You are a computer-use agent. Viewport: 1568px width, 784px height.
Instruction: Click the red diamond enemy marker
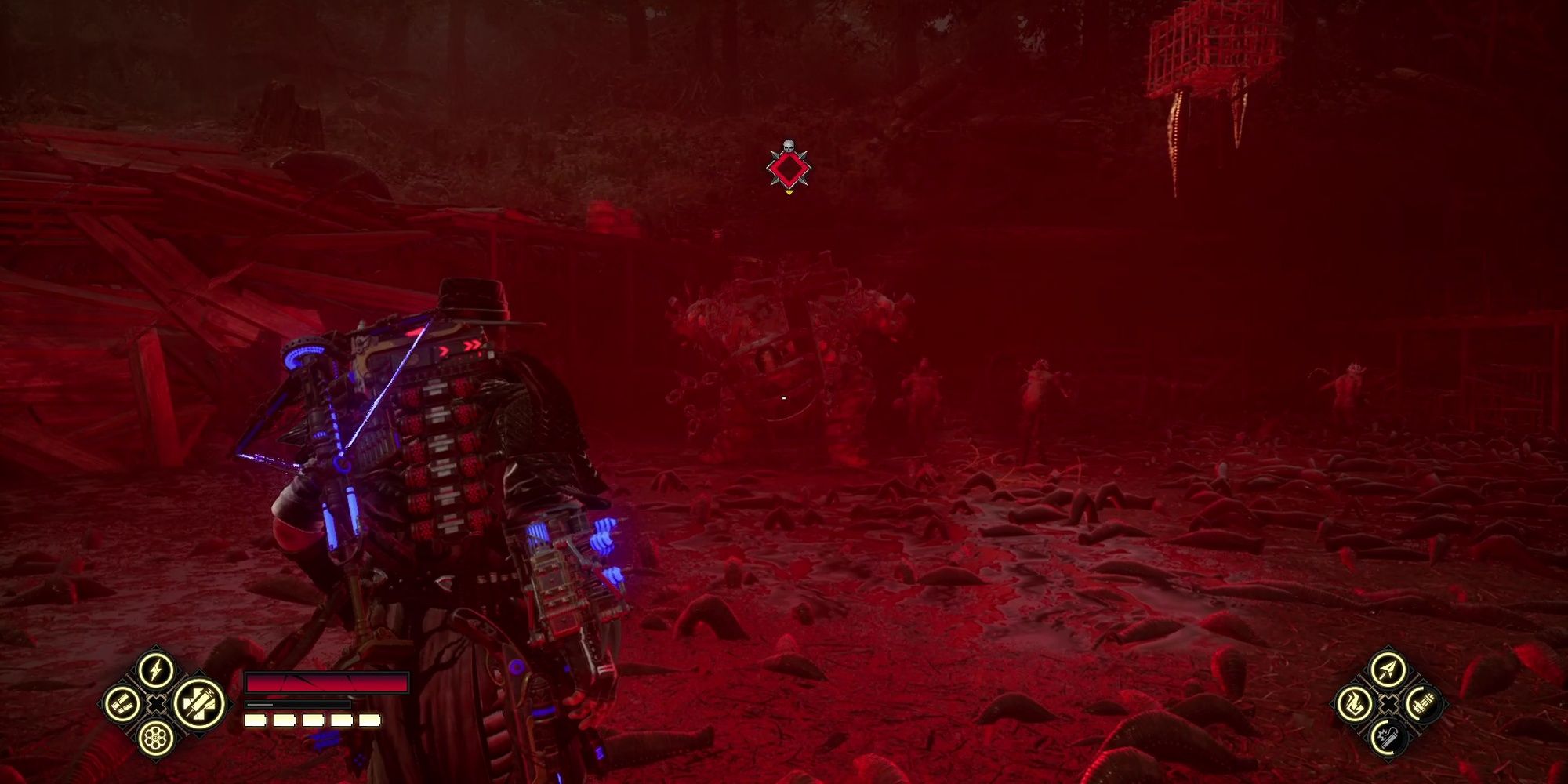pyautogui.click(x=788, y=167)
